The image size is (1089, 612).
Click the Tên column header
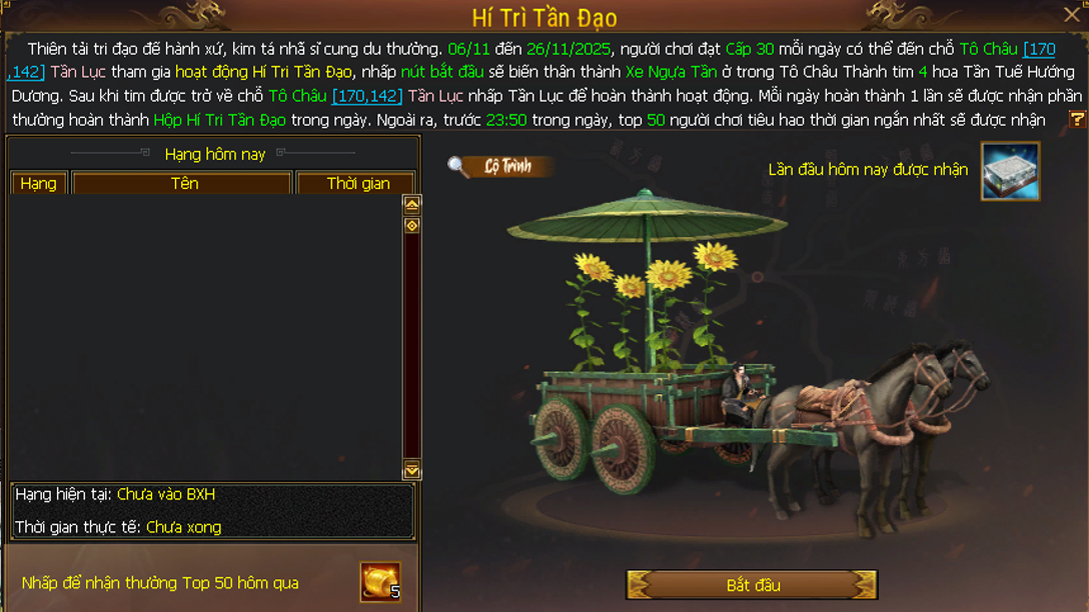(x=183, y=184)
